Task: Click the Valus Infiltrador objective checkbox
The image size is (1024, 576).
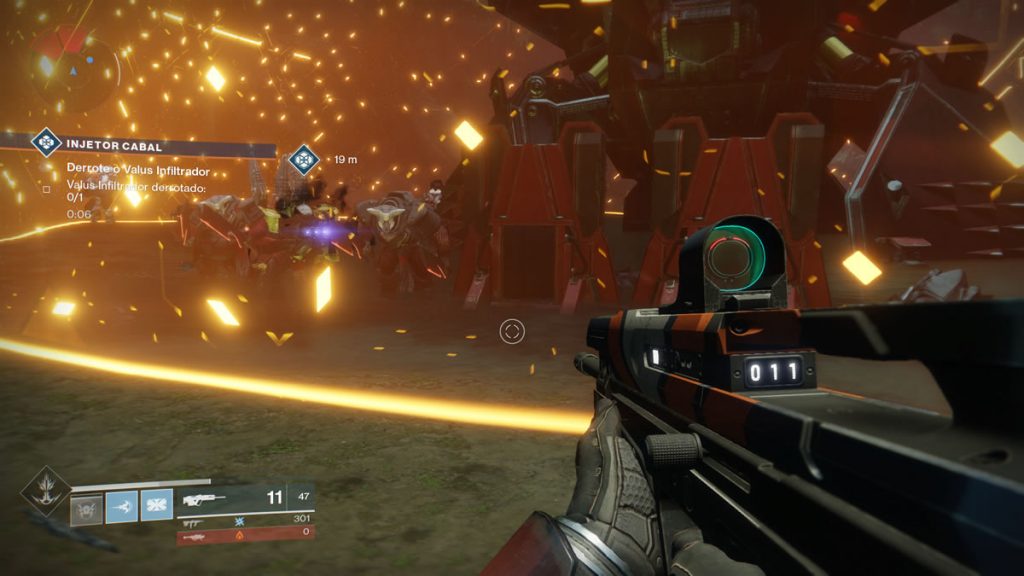Action: [x=46, y=187]
